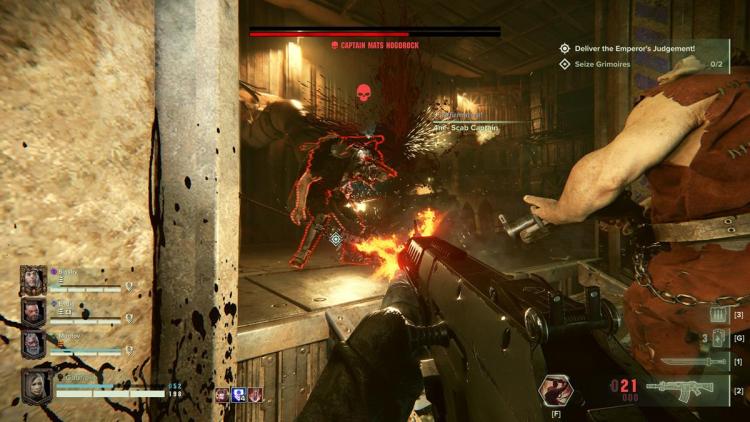Screen dimensions: 750x422
Task: Click the red skull boss marker icon
Action: tap(364, 94)
